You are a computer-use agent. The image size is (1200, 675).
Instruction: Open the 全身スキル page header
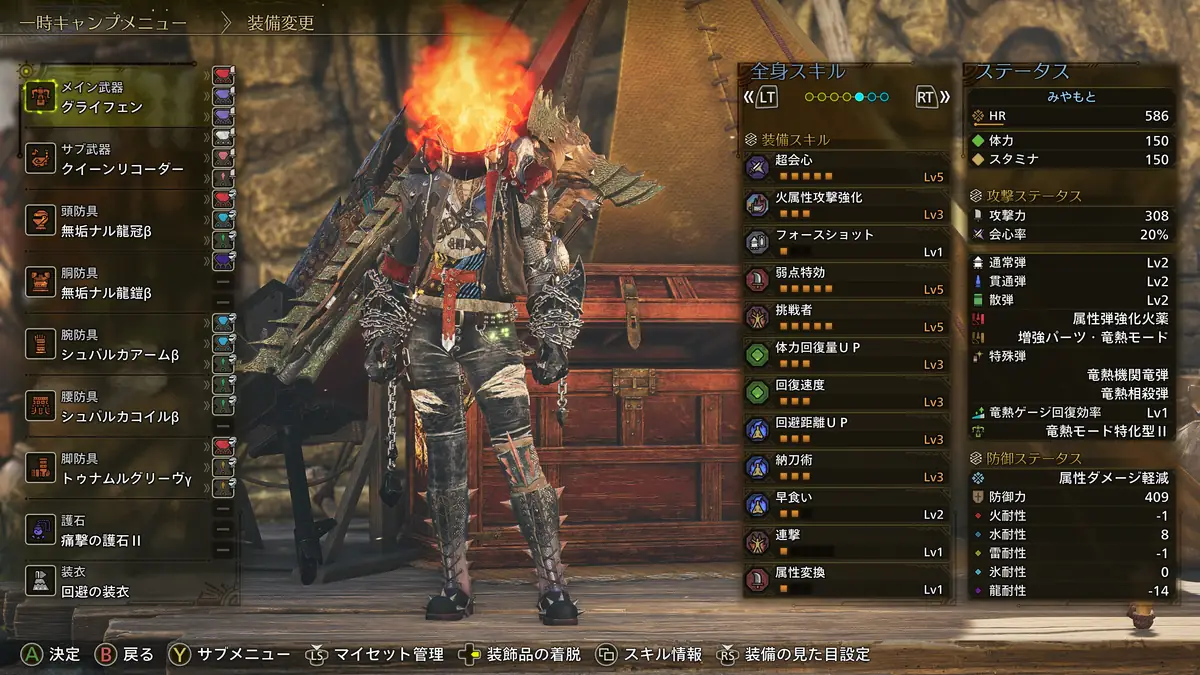(x=798, y=72)
